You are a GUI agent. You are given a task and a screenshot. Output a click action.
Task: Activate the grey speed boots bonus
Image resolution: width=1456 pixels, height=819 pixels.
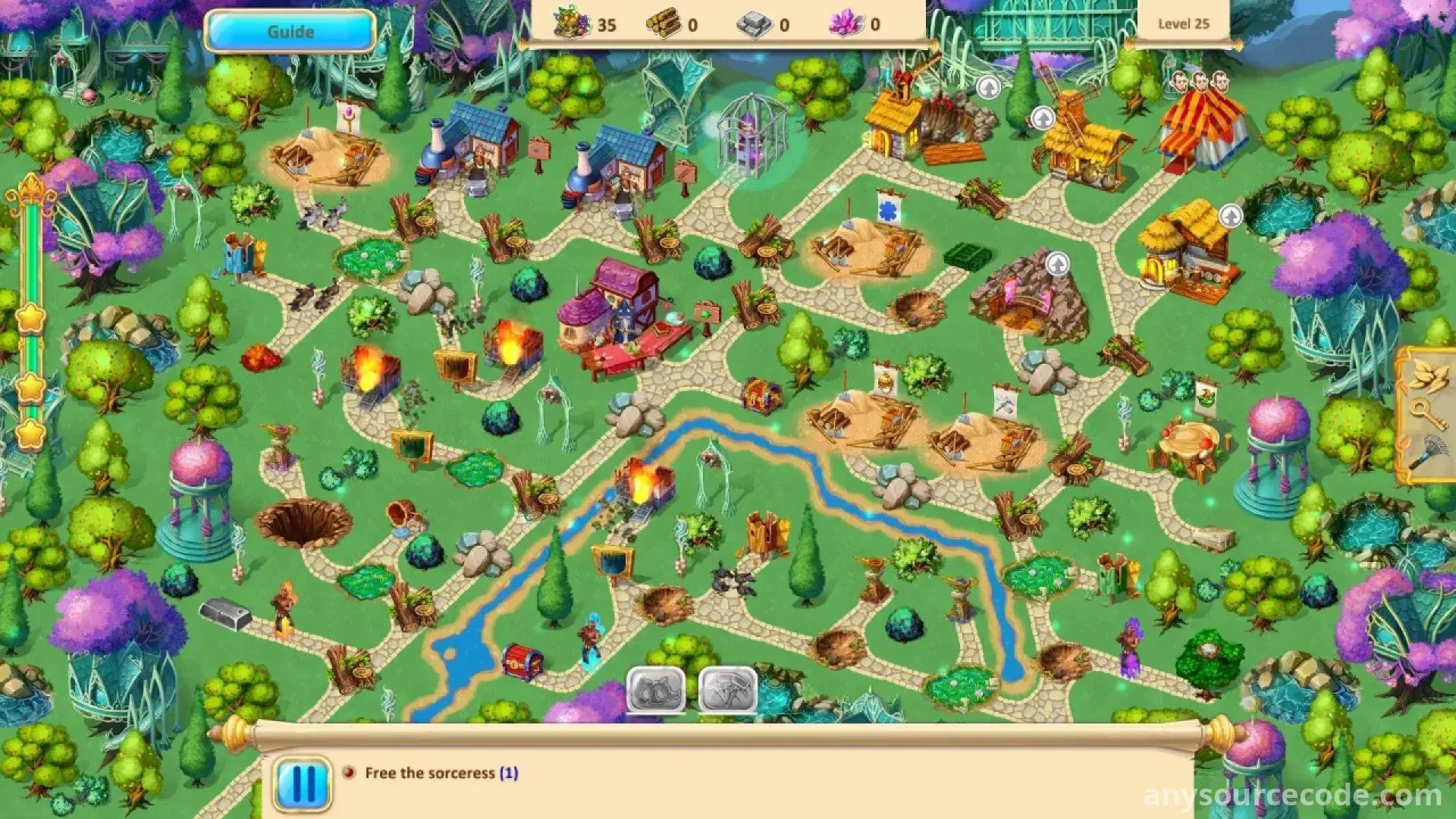[656, 689]
